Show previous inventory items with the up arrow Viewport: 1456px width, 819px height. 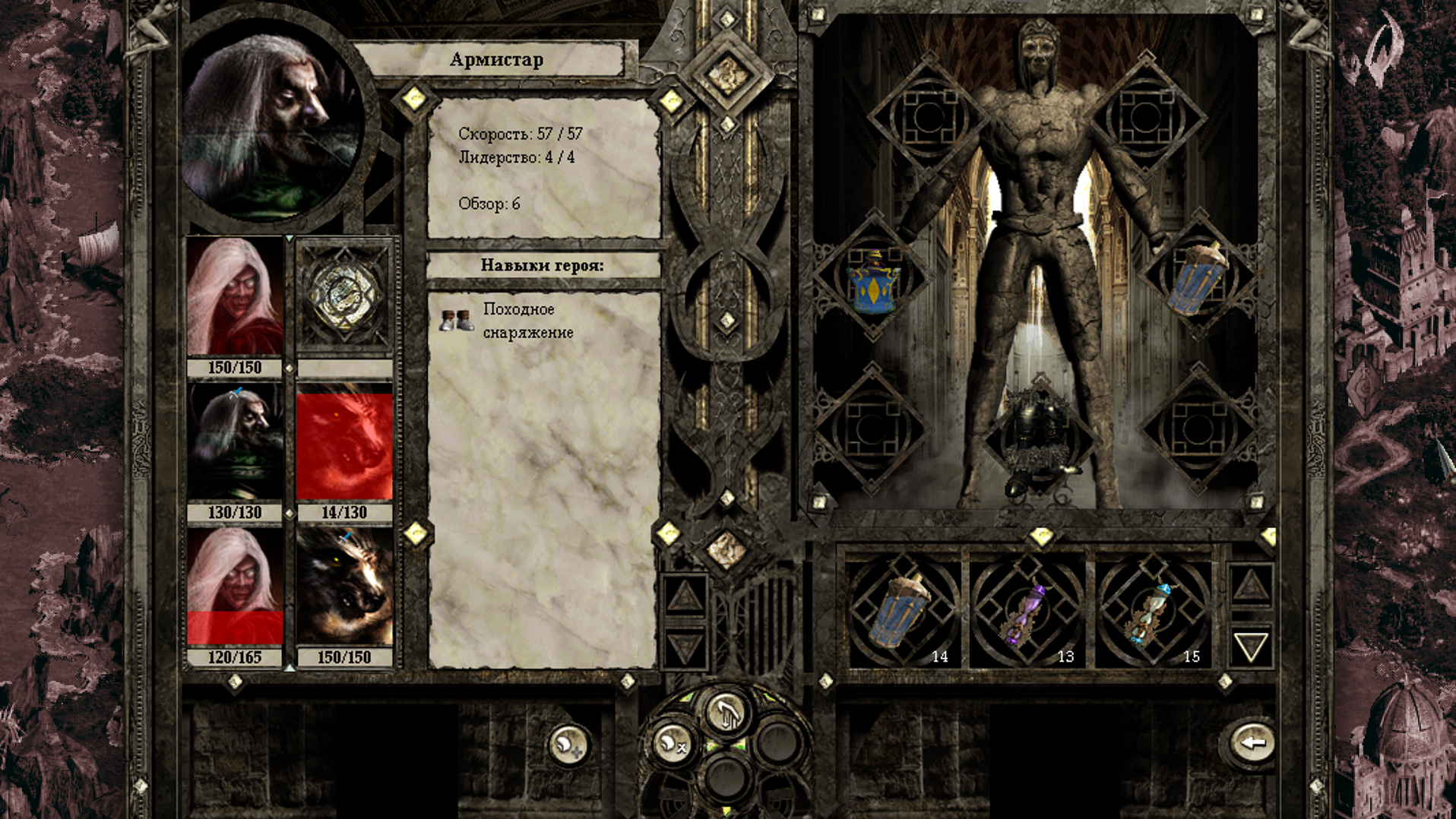[1250, 585]
